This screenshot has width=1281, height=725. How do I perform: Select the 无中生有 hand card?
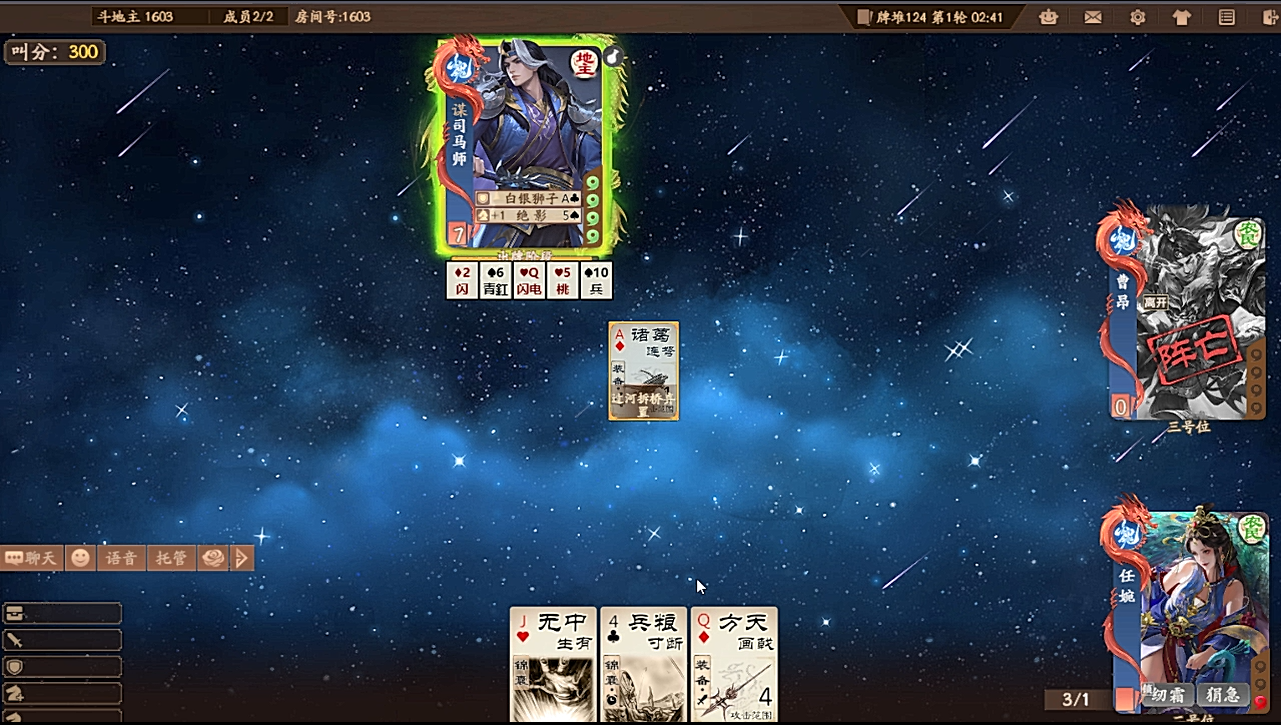point(553,664)
